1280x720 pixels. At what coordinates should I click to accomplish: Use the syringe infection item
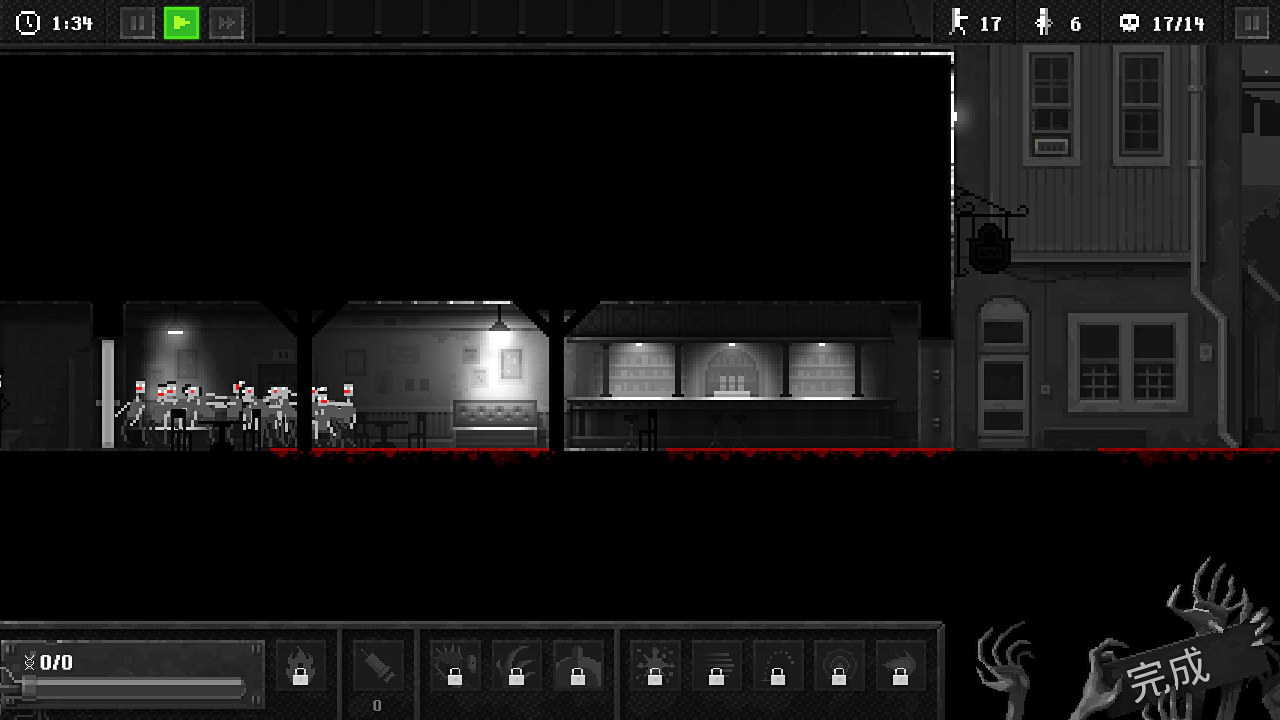[377, 666]
